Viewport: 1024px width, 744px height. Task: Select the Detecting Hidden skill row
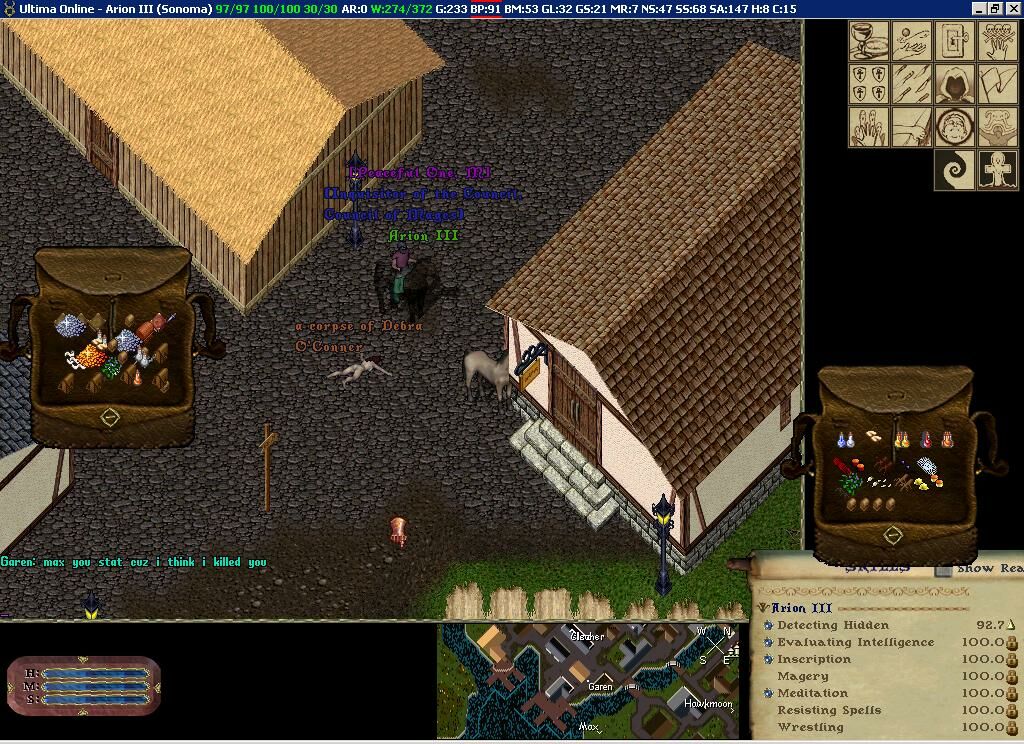pyautogui.click(x=833, y=625)
